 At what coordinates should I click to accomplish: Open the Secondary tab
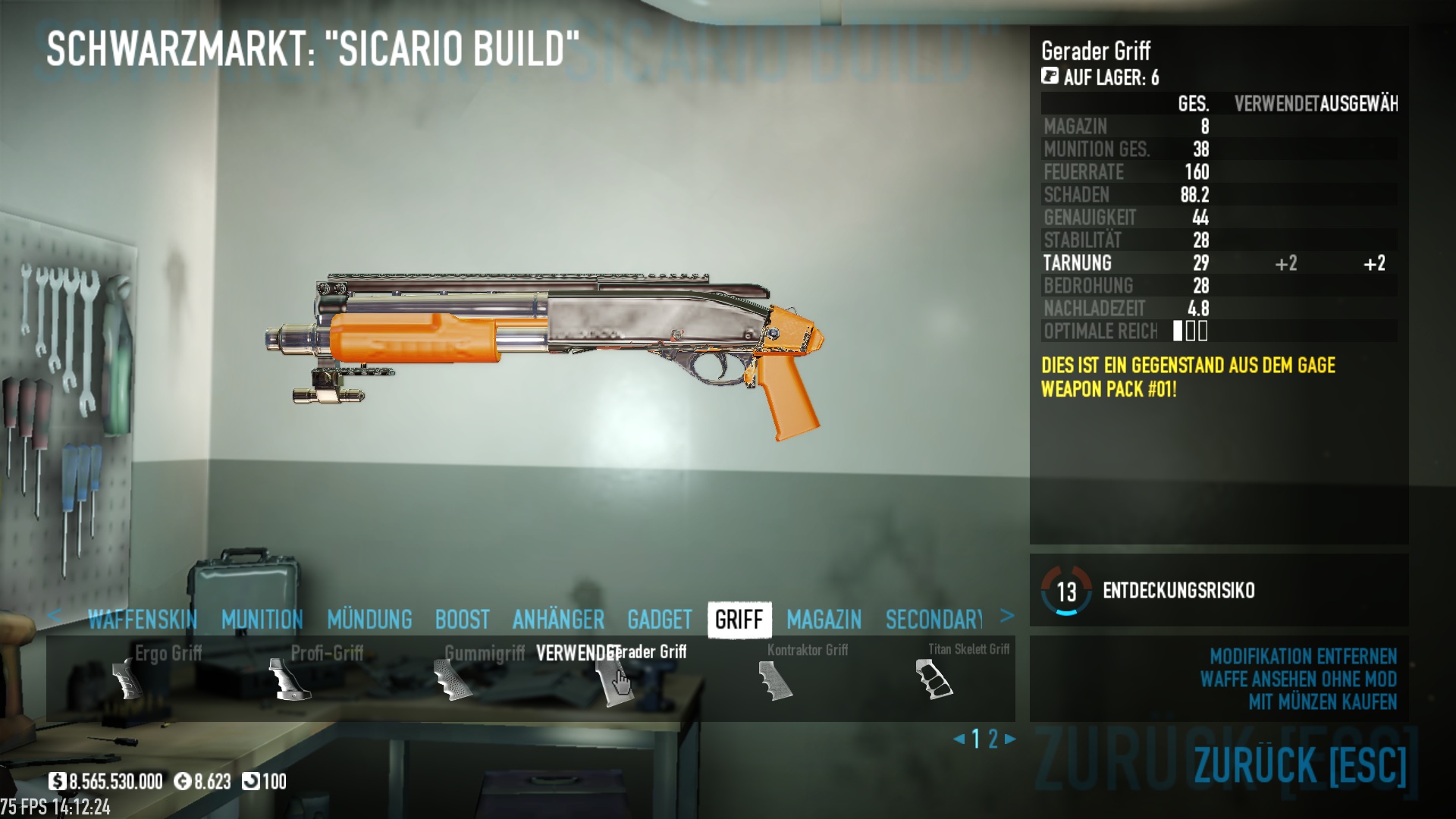[934, 620]
